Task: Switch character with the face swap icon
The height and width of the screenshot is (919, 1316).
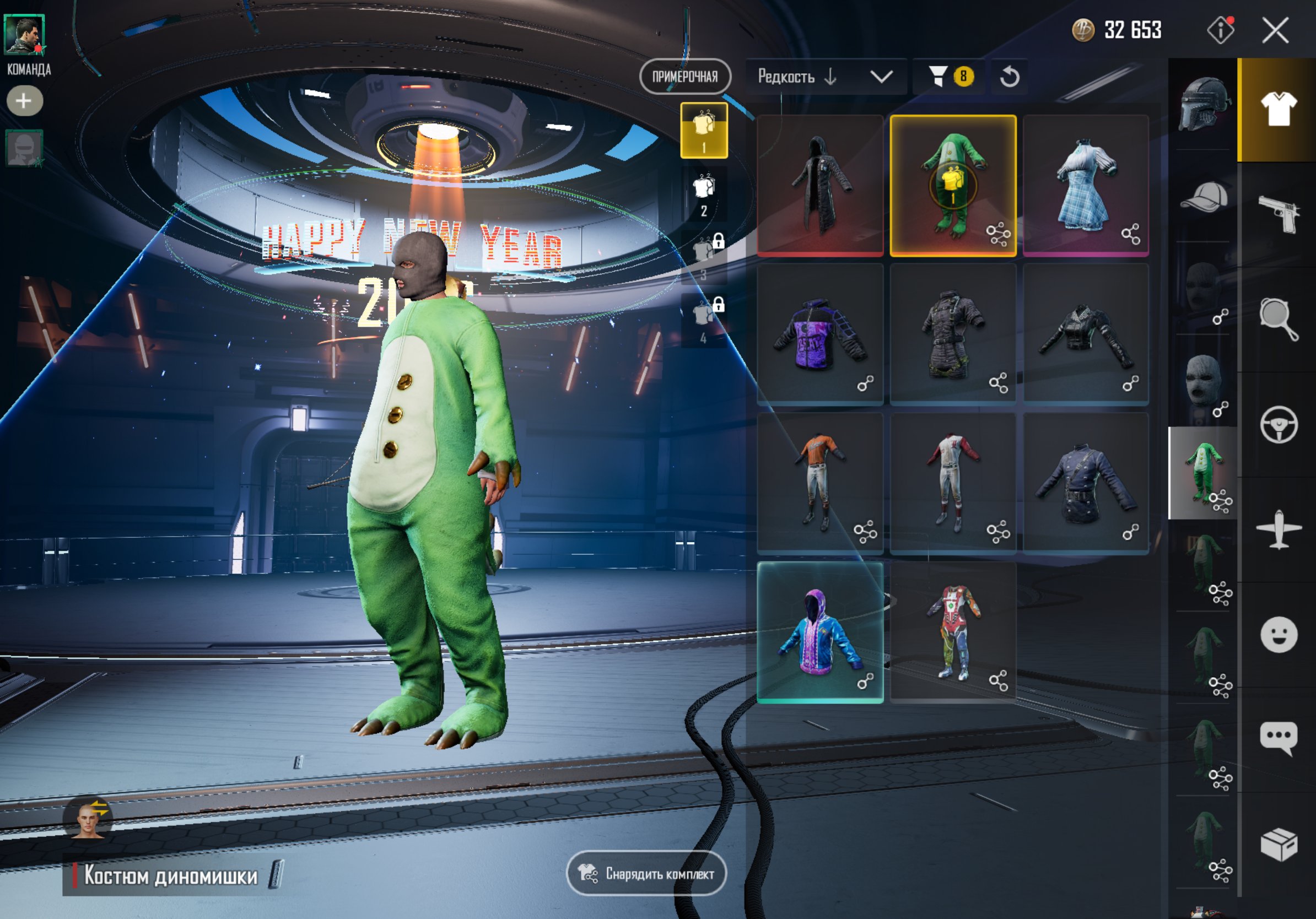Action: [88, 819]
